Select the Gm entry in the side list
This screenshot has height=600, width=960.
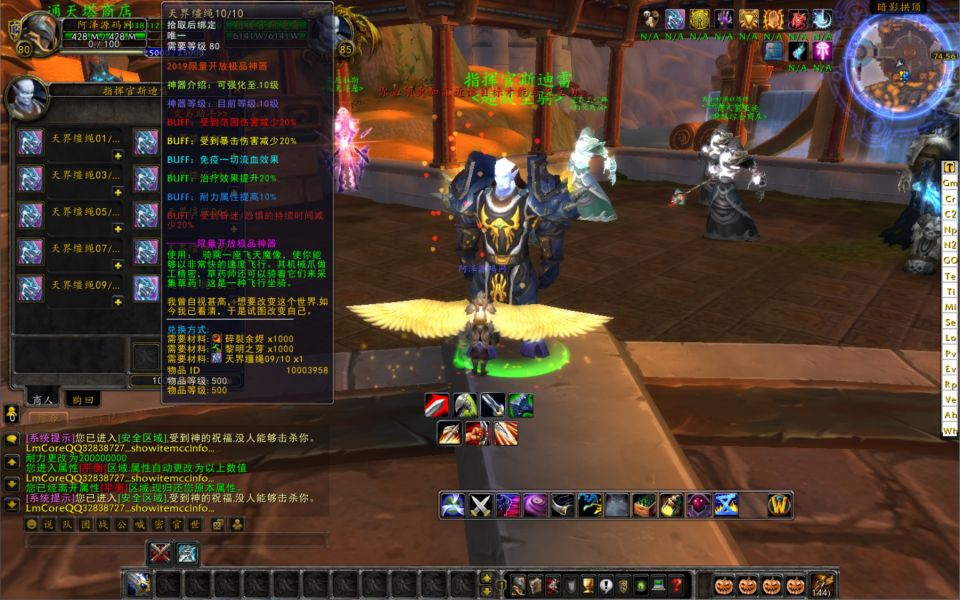coord(950,183)
